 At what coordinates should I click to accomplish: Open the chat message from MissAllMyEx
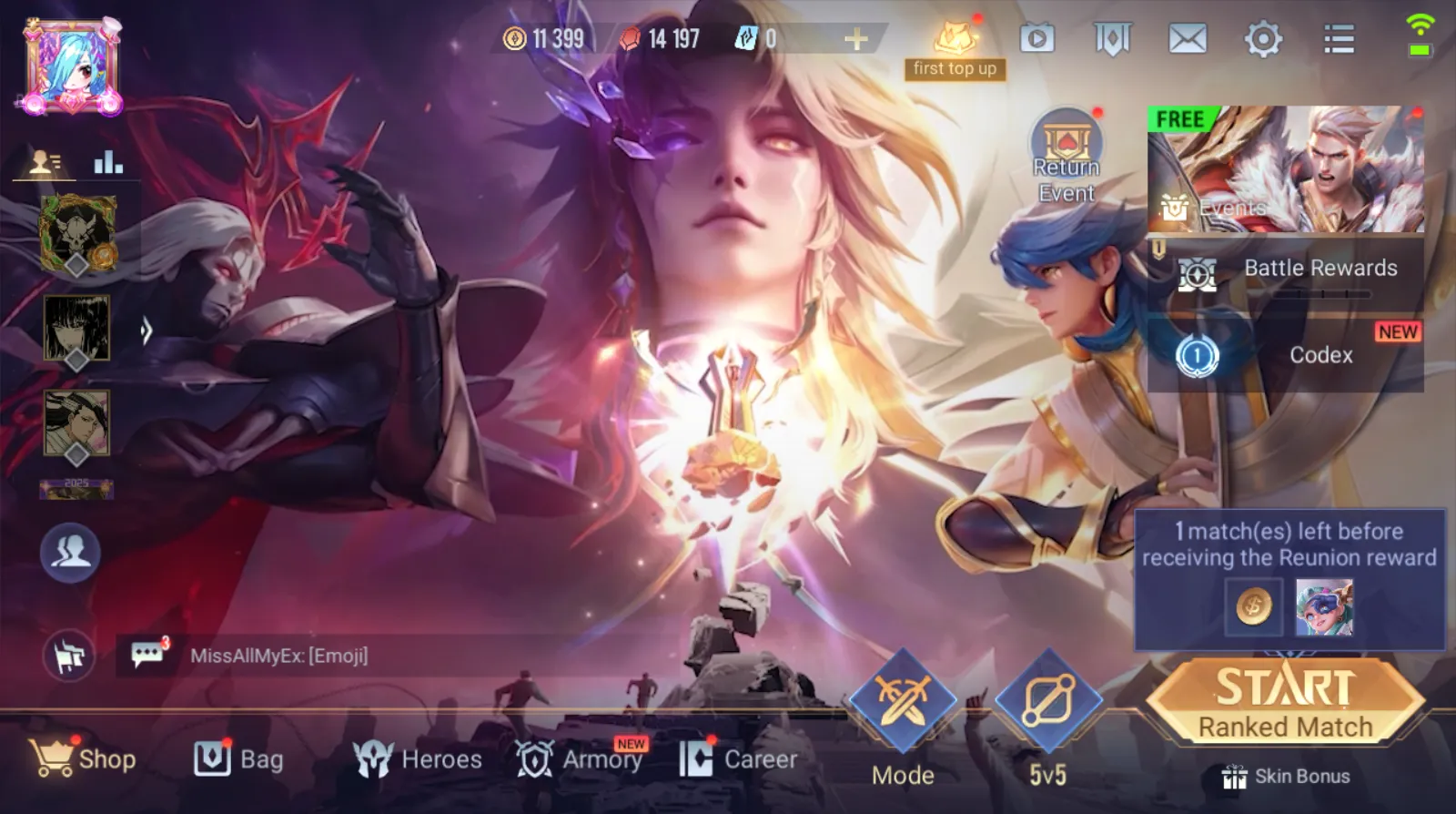[x=278, y=656]
